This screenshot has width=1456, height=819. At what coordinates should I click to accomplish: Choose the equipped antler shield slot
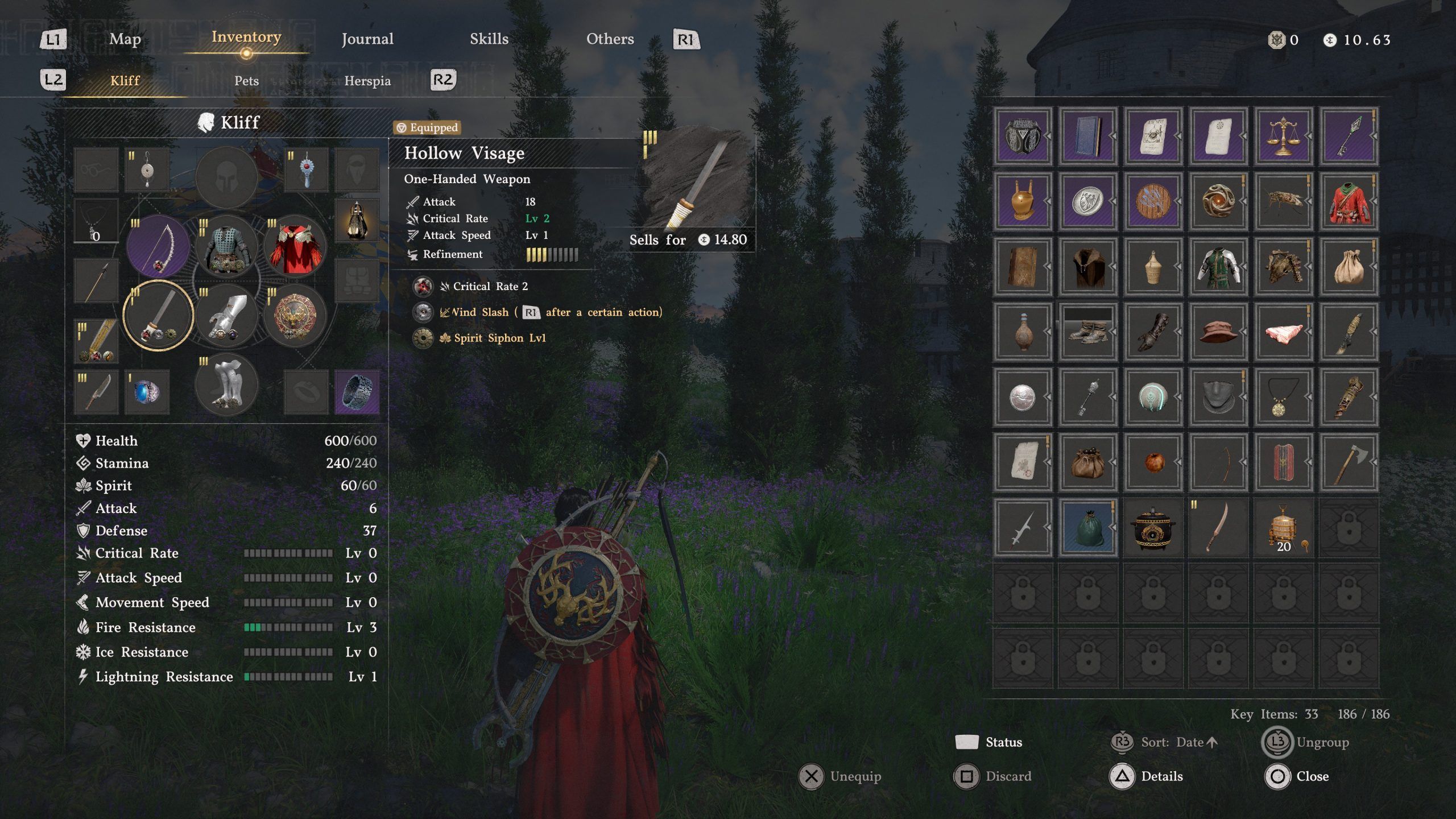pyautogui.click(x=295, y=316)
